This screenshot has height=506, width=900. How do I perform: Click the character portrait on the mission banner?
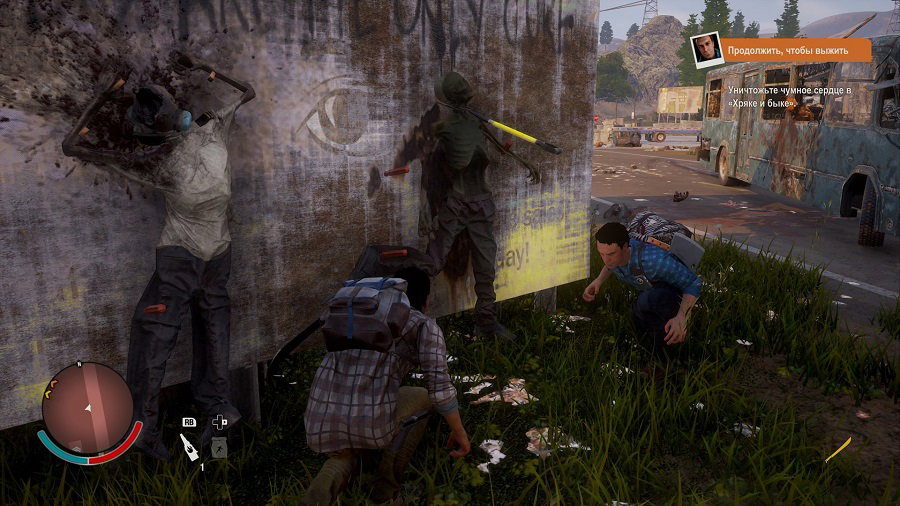(x=707, y=49)
